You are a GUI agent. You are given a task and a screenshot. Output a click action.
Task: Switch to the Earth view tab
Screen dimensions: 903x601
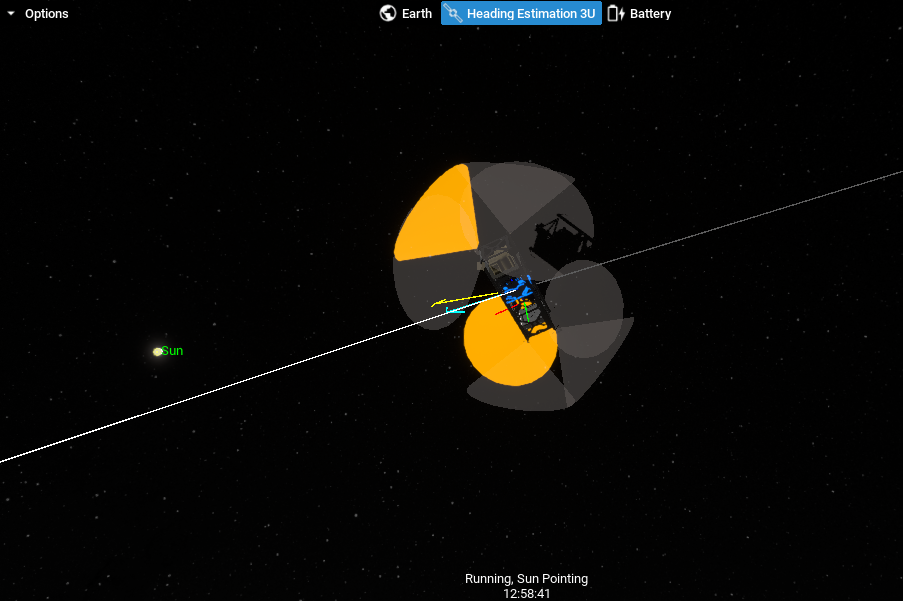pyautogui.click(x=406, y=14)
